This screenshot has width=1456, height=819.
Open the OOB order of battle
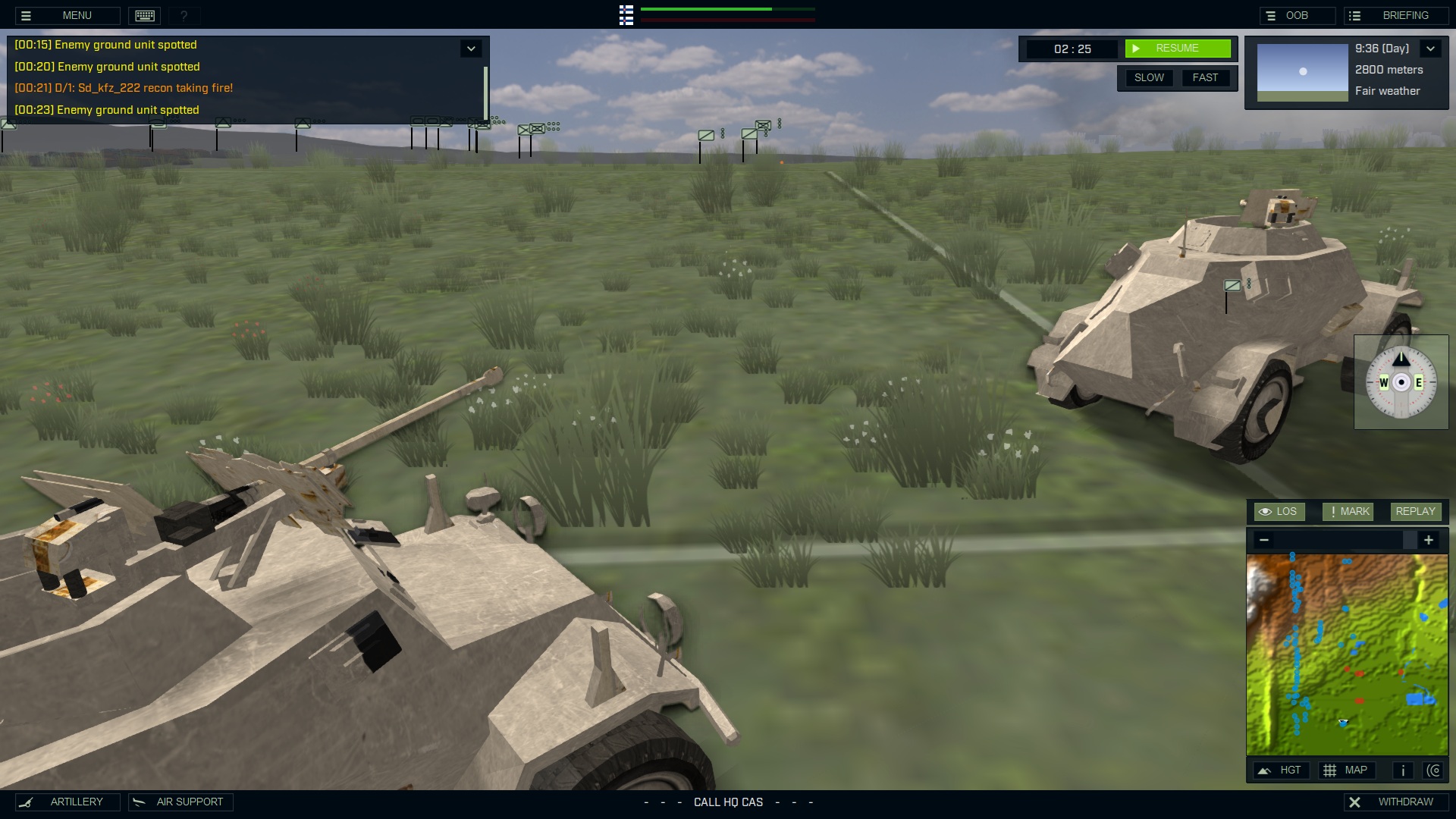tap(1297, 15)
